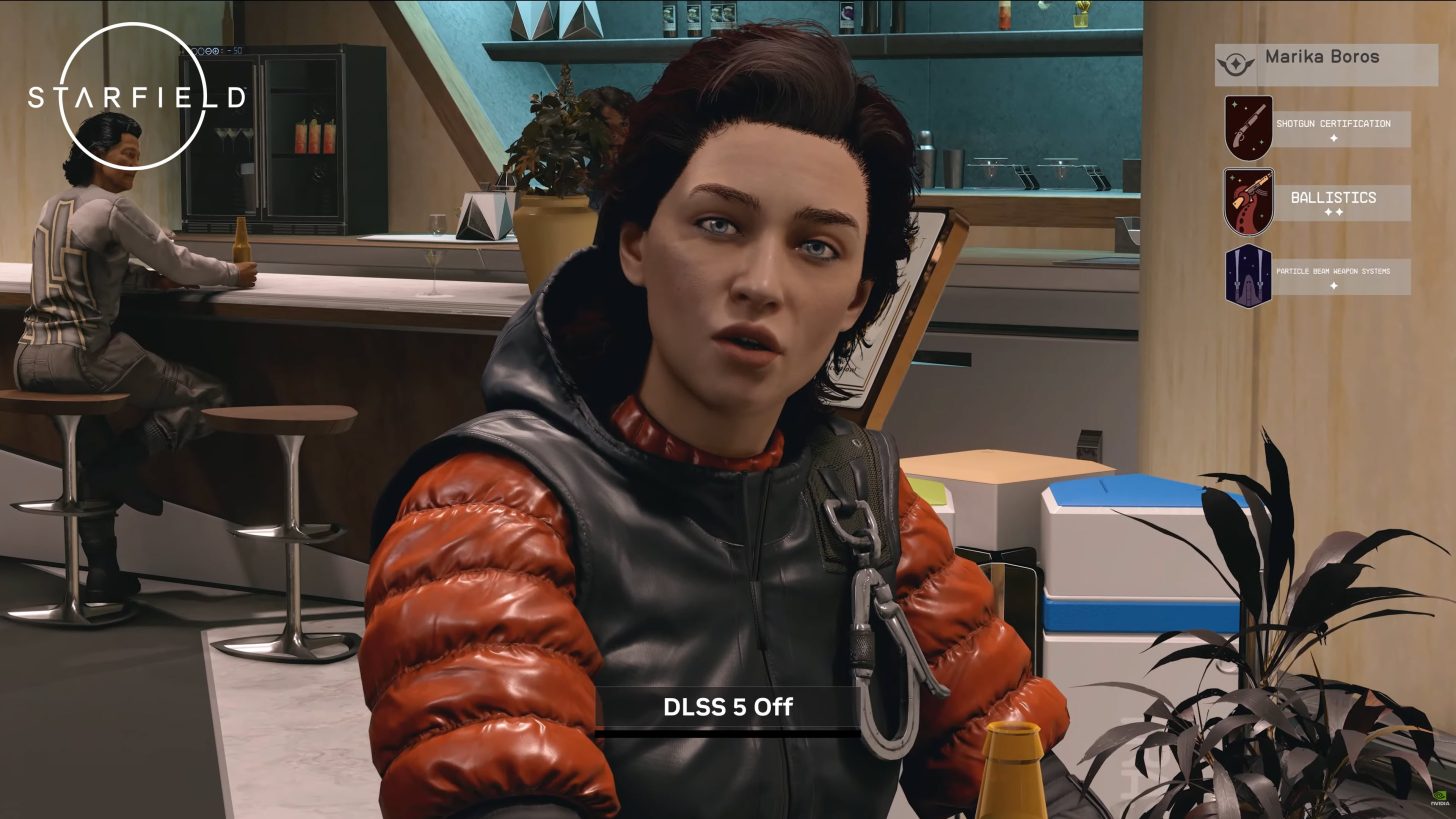Click the NVIDIA logo in the corner
This screenshot has height=819, width=1456.
pyautogui.click(x=1440, y=799)
